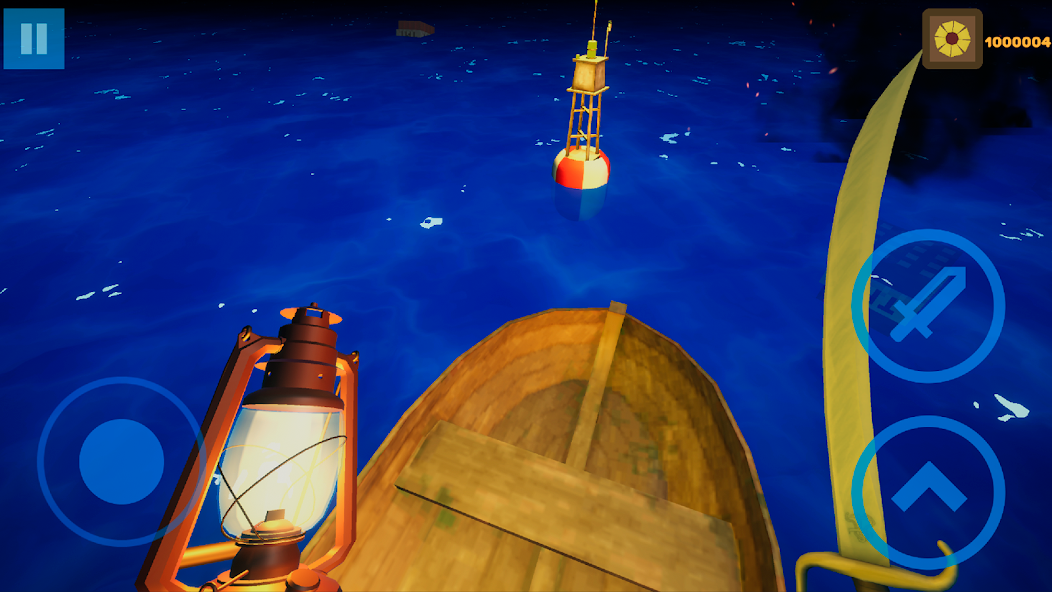Pause the game with the top-left button
Viewport: 1052px width, 592px height.
[34, 39]
